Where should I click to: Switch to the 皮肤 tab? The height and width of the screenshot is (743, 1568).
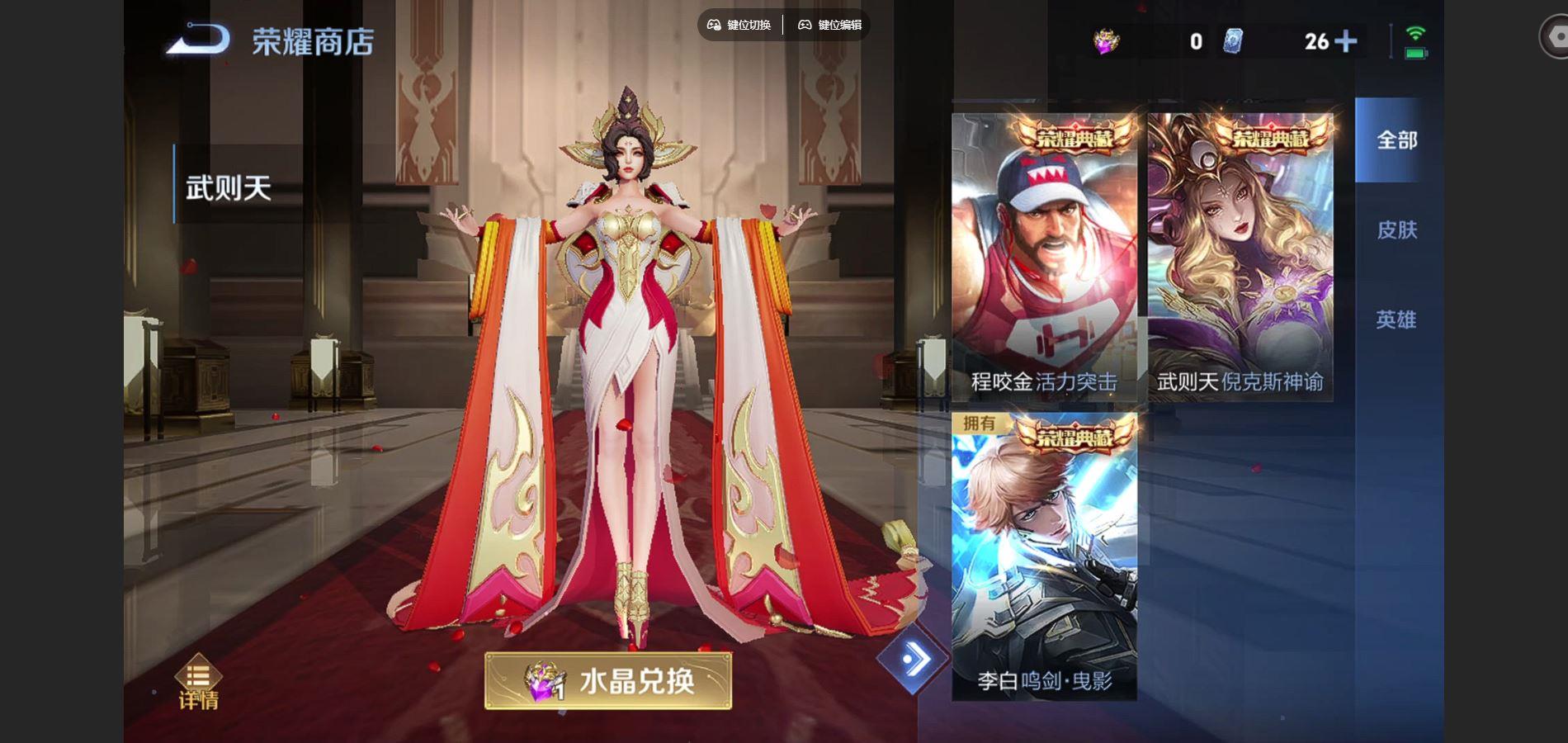pos(1398,231)
